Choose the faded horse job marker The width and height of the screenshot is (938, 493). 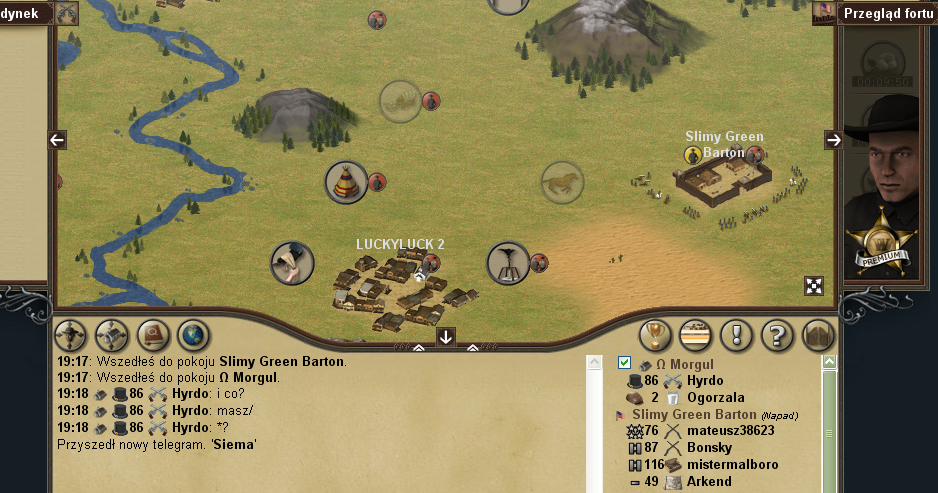click(562, 182)
